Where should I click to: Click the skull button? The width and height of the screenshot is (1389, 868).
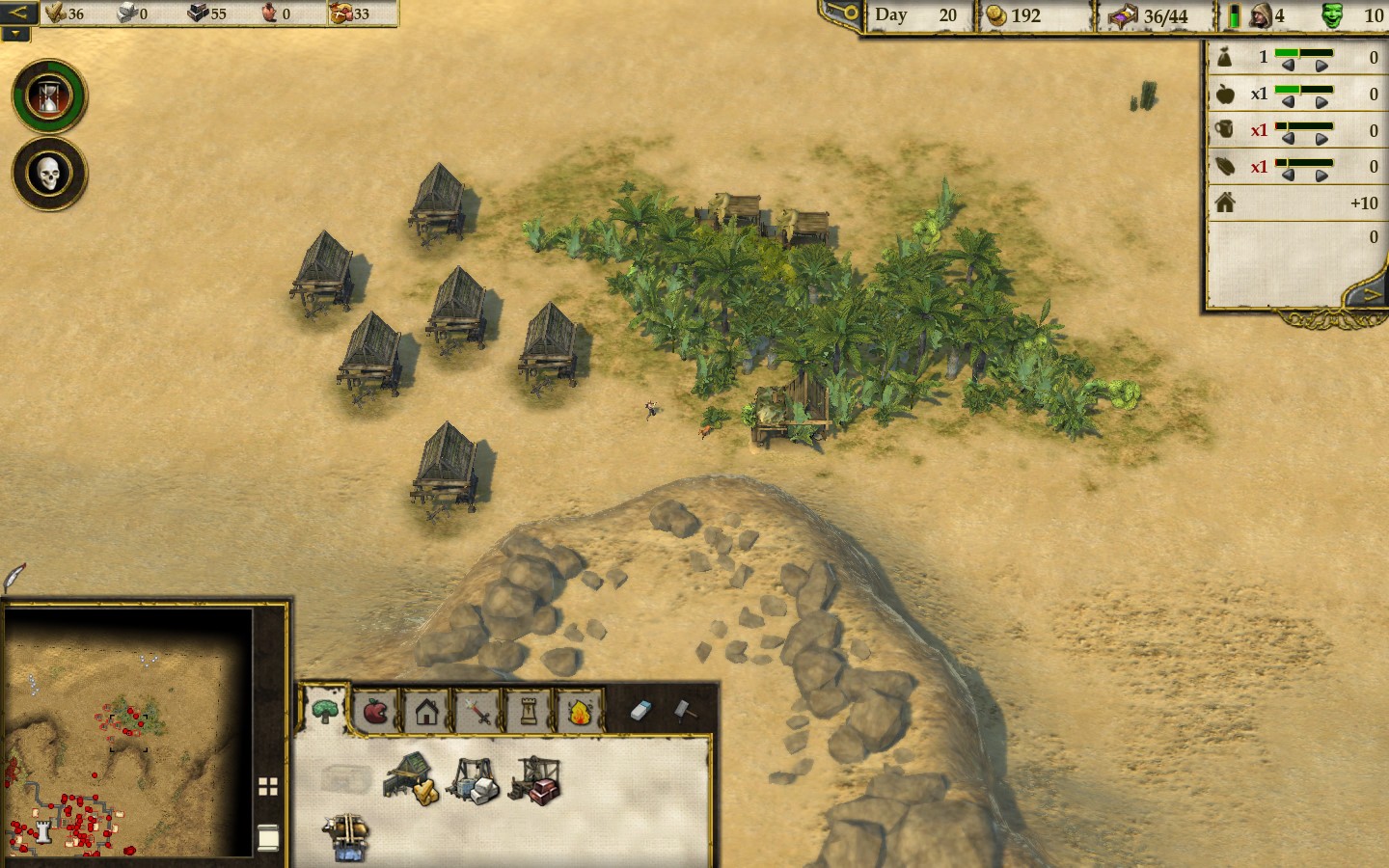[x=49, y=174]
